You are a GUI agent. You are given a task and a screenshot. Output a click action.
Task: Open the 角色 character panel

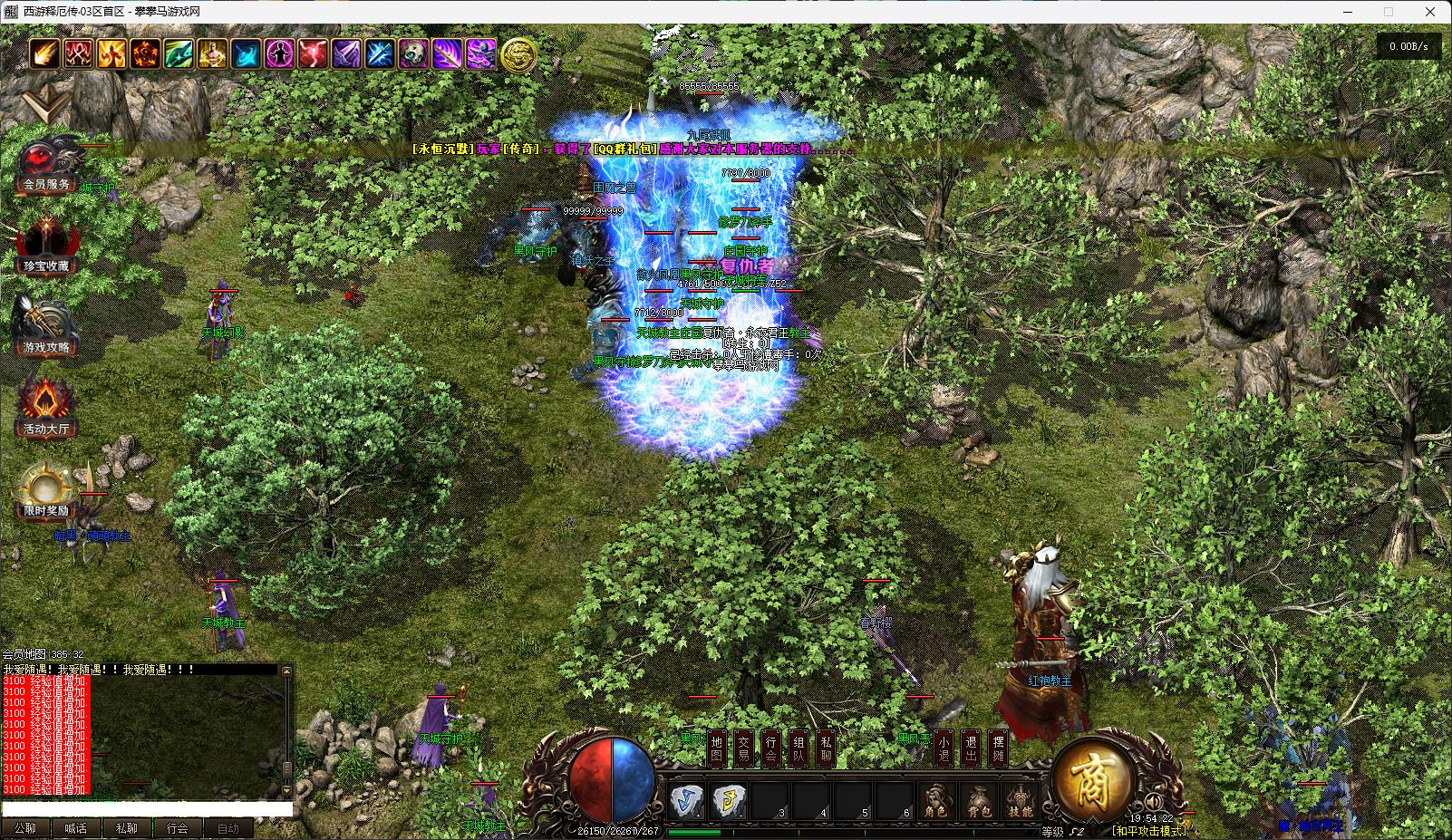935,803
